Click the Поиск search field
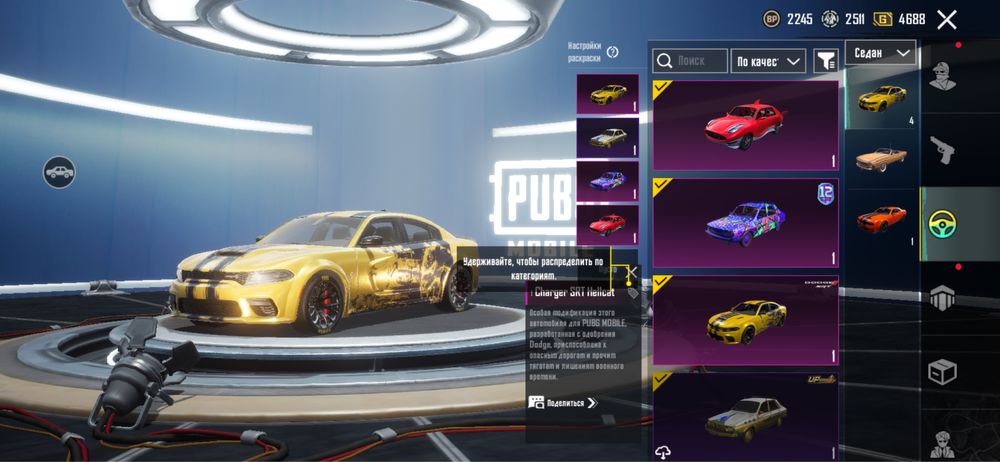 [691, 61]
